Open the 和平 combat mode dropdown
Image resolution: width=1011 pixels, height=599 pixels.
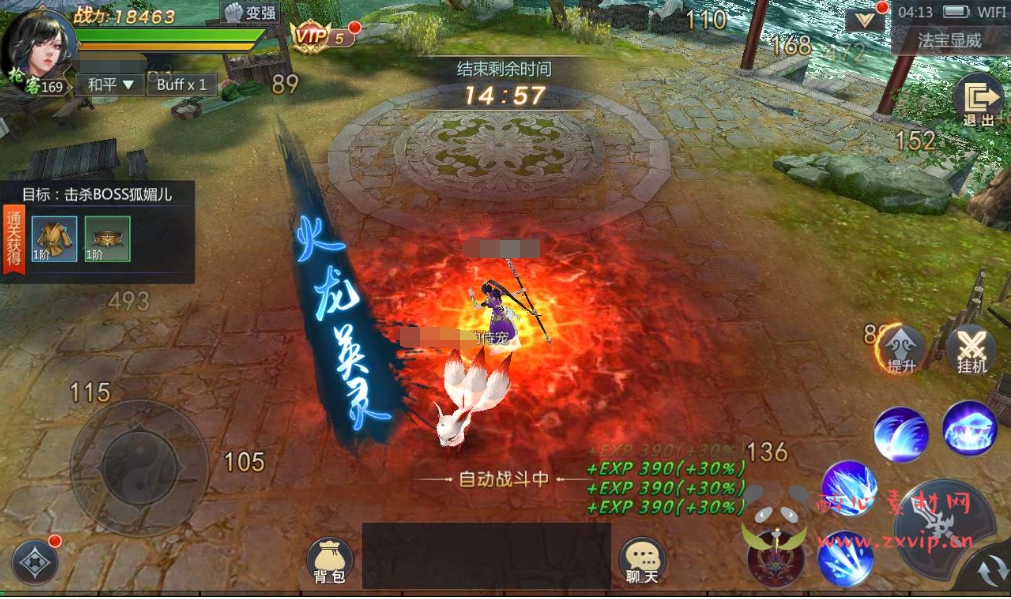click(109, 85)
